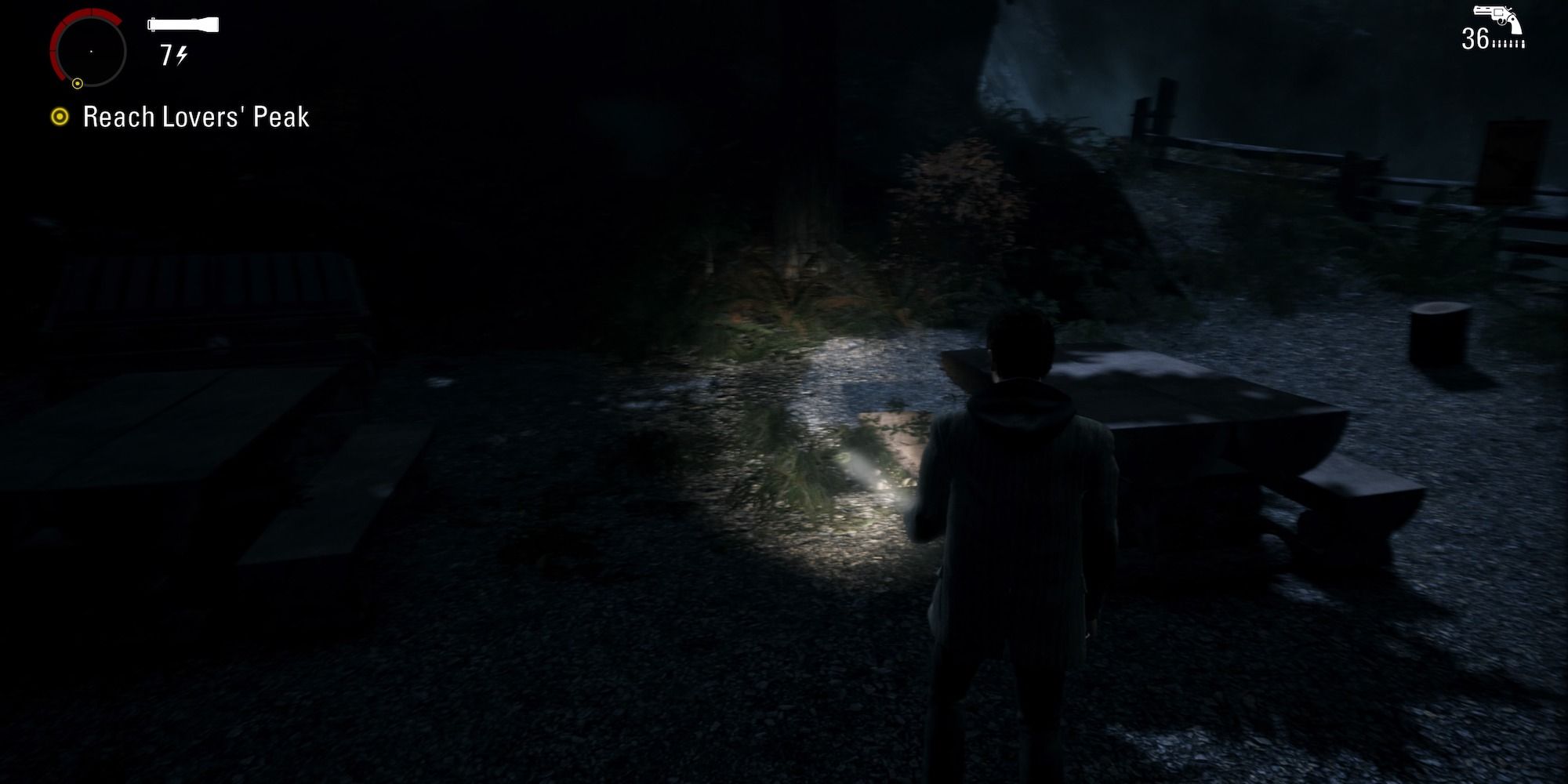Click the yellow waypoint on the compass ring

78,84
